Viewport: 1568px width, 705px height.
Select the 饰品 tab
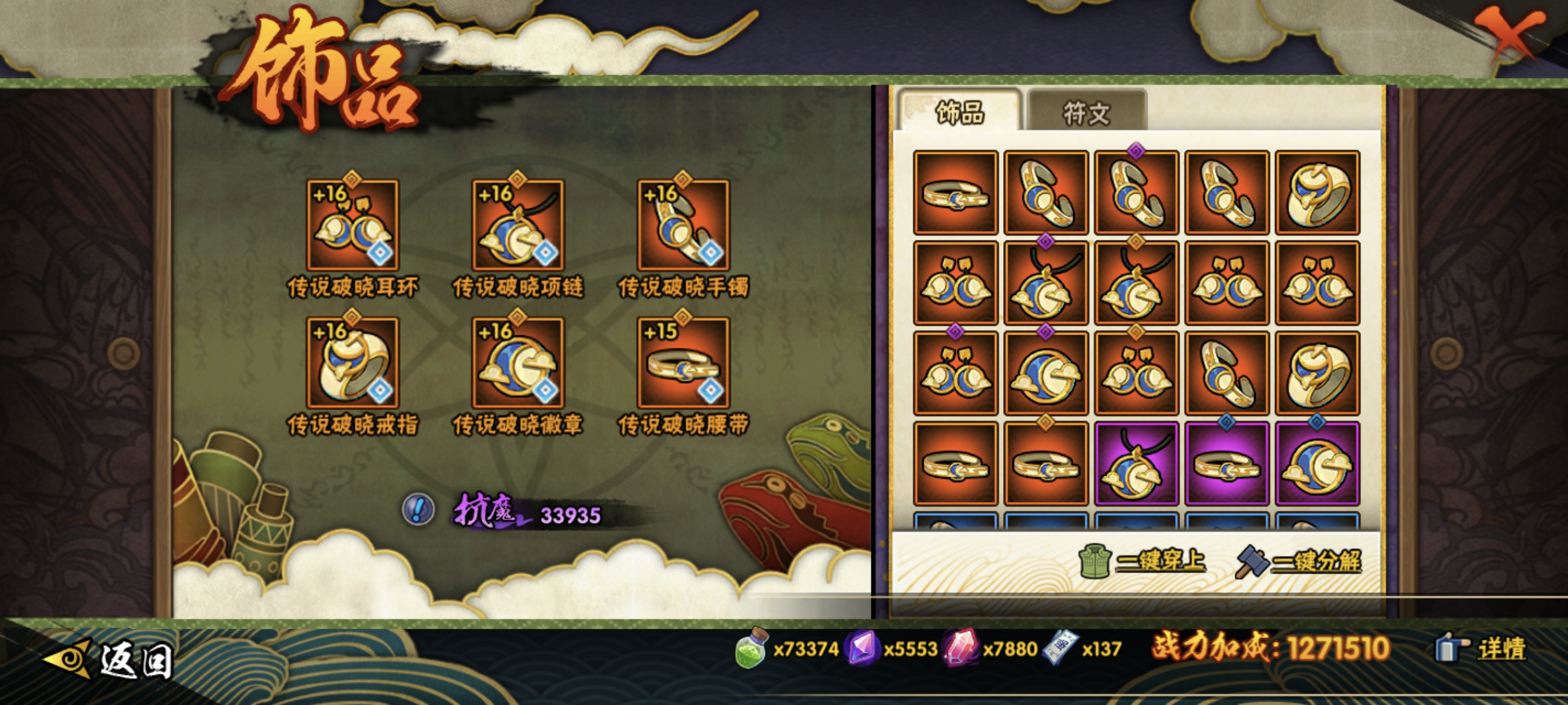point(959,113)
